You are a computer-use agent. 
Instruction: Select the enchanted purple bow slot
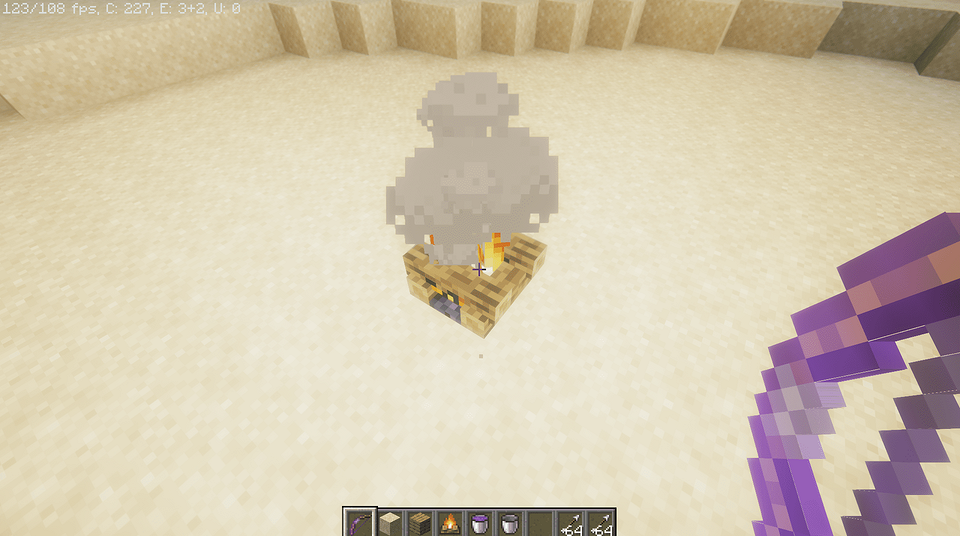tap(359, 523)
